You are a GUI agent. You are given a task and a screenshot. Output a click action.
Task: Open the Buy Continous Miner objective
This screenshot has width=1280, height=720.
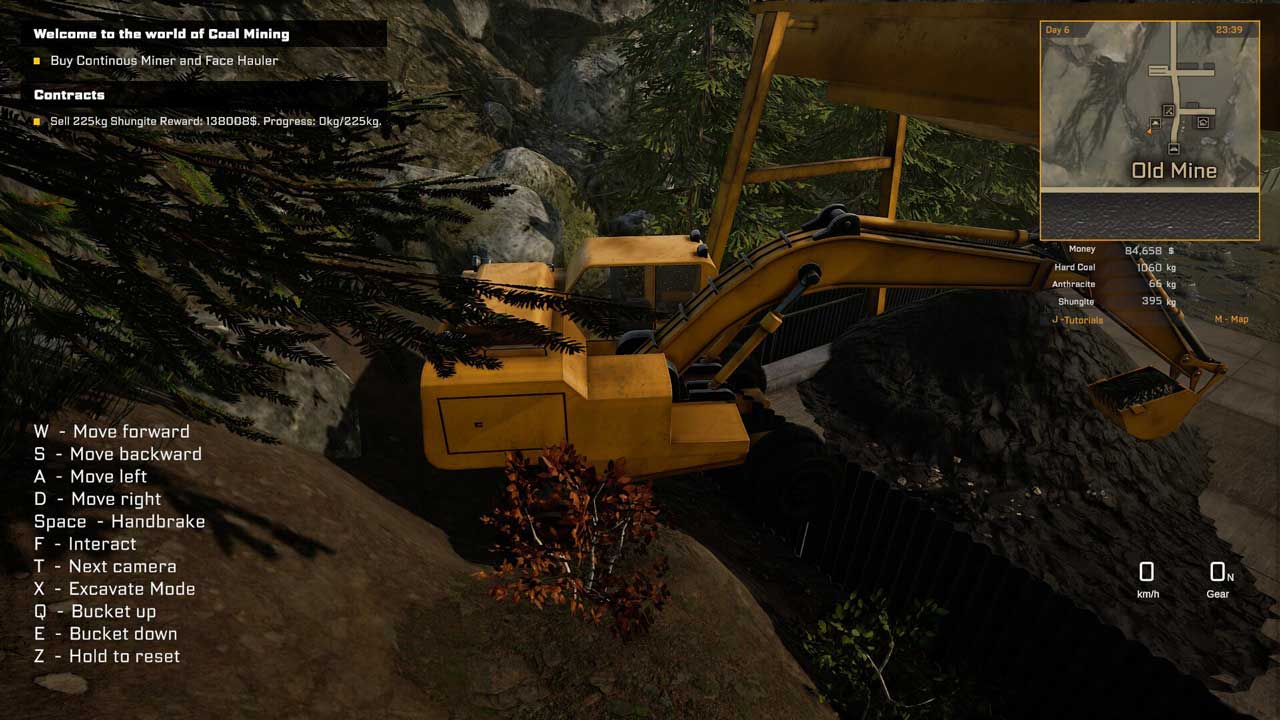[x=164, y=61]
